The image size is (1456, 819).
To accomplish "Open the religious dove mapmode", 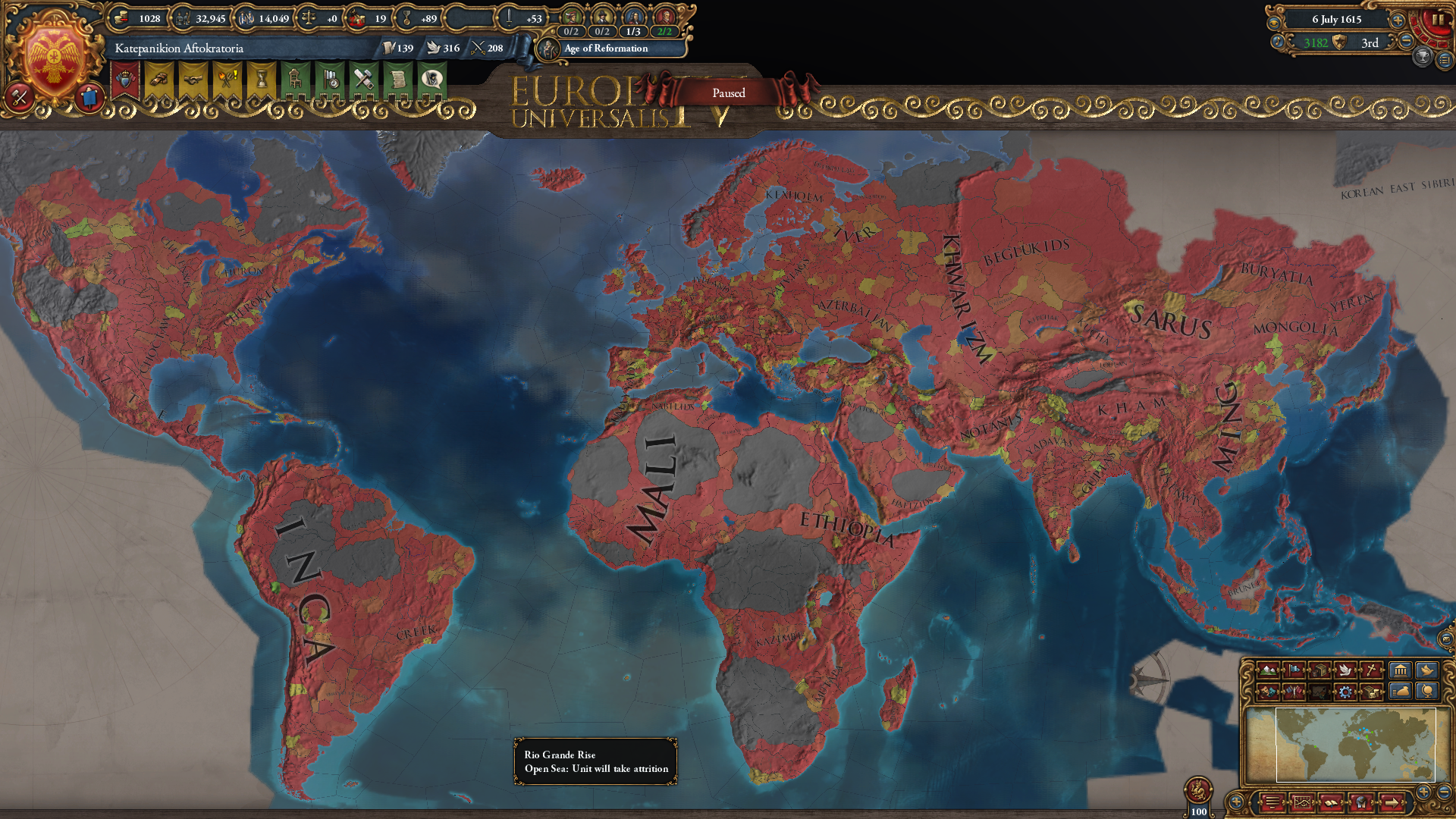I will 1345,670.
